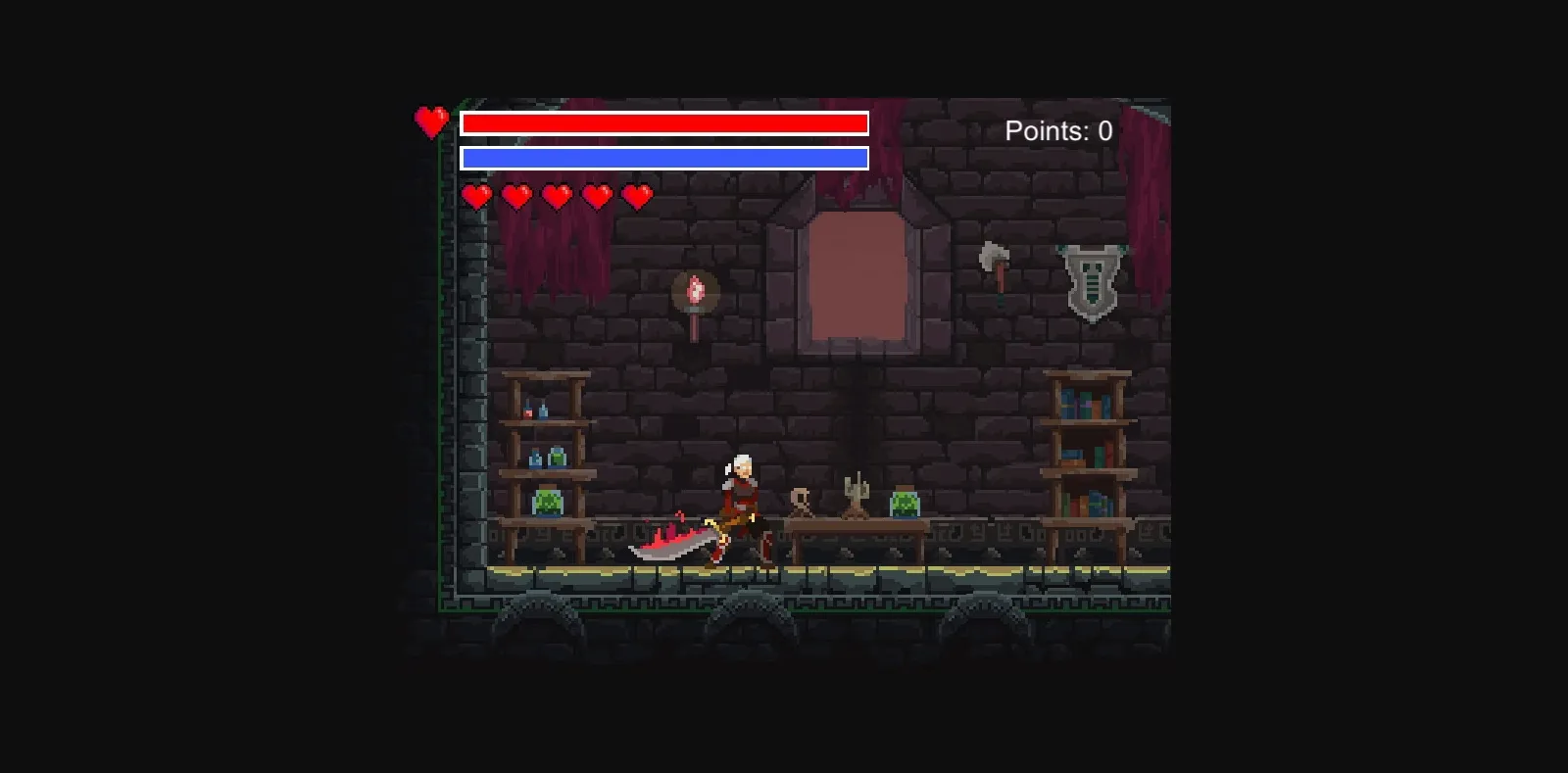Click the heart icon beside the health bar
Viewport: 1568px width, 773px height.
[x=431, y=123]
